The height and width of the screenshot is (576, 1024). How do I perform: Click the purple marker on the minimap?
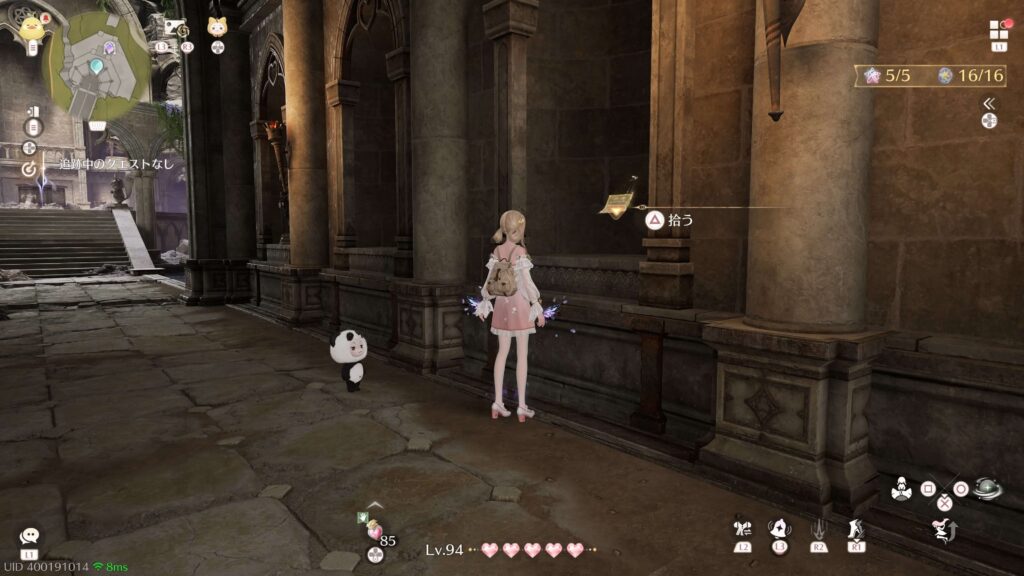click(x=109, y=47)
